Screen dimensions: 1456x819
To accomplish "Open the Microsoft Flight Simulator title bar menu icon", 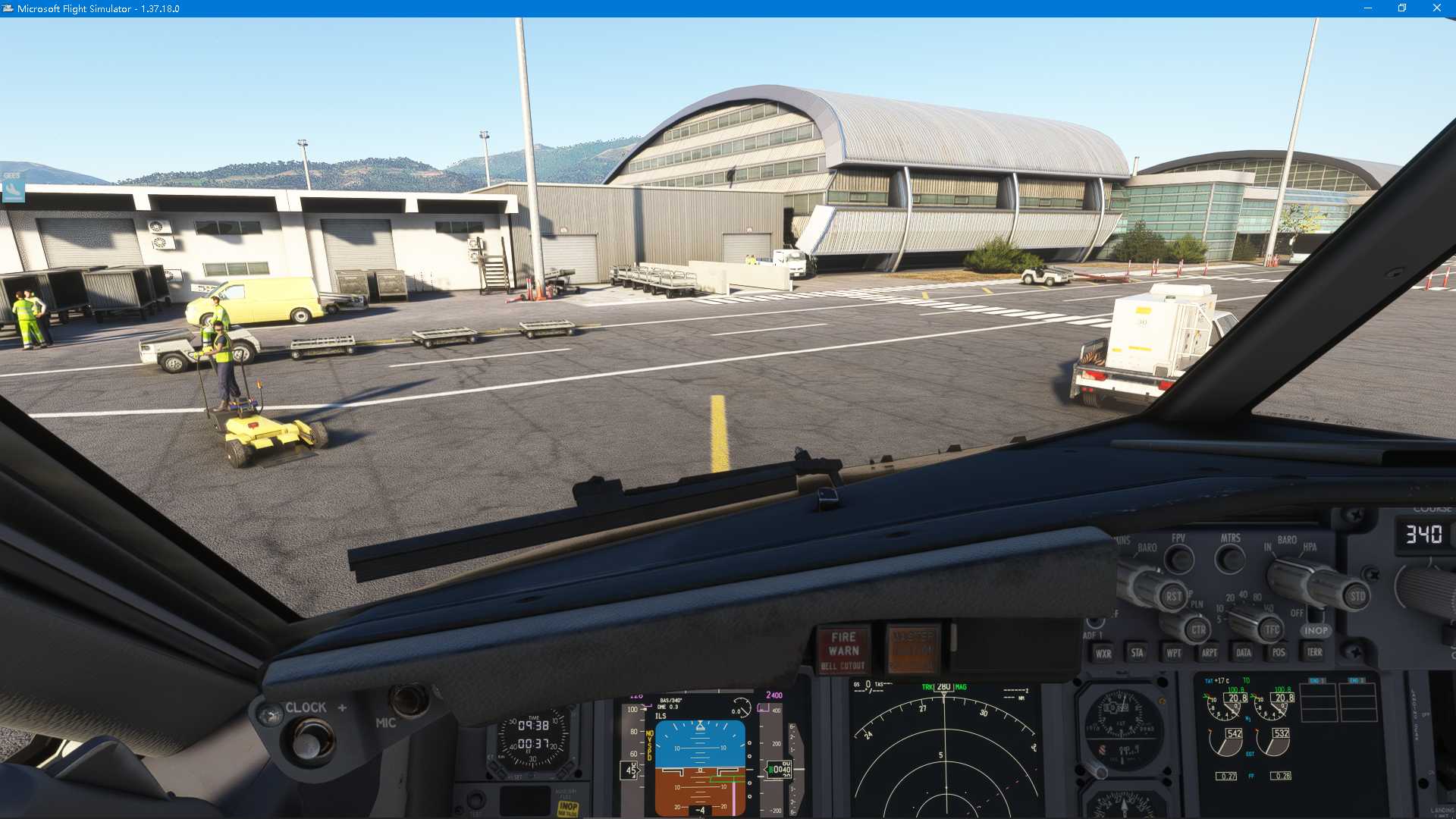I will pos(8,8).
